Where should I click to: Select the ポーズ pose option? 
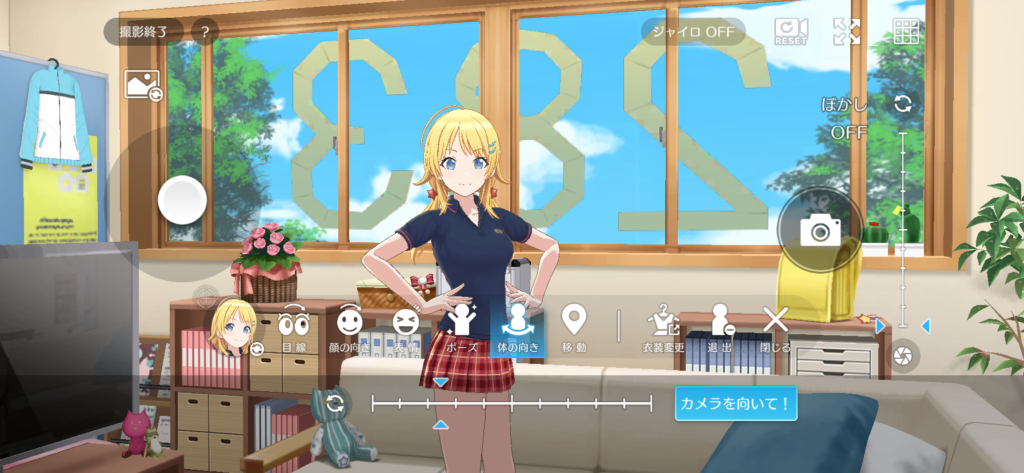462,328
